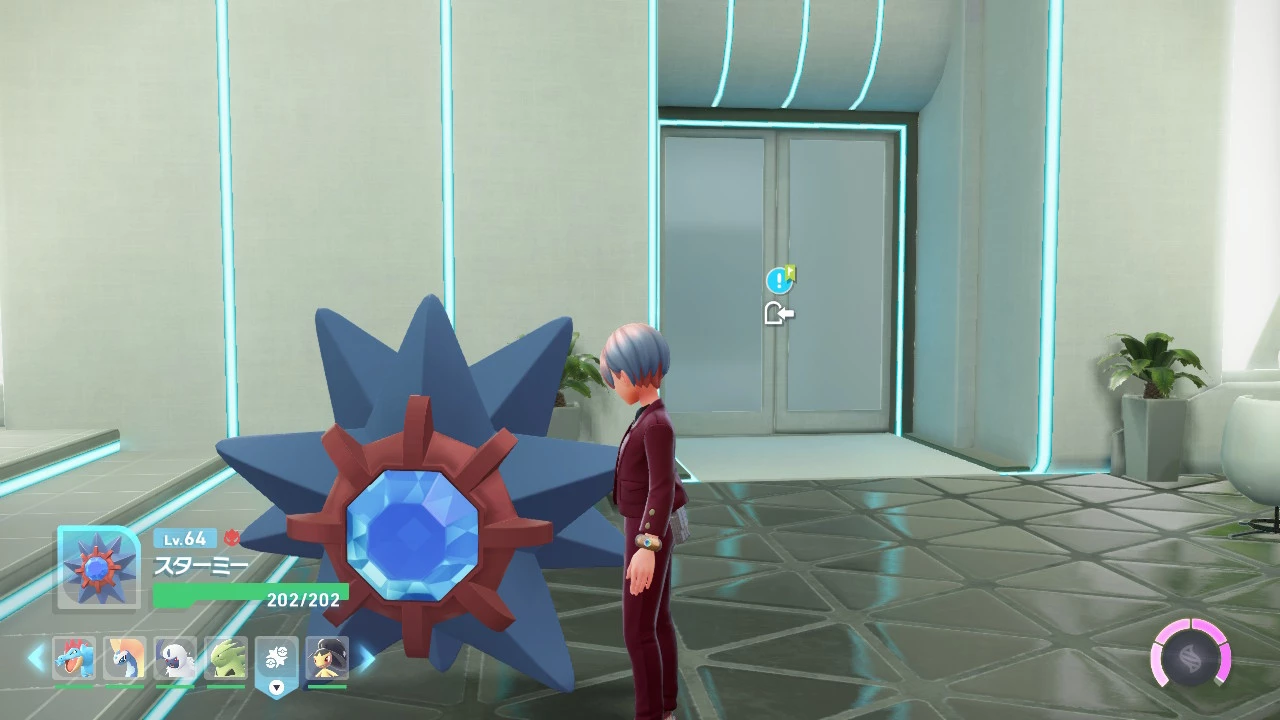Switch to Aurorus in the party bar
Screen dimensions: 1280x720
pos(125,658)
